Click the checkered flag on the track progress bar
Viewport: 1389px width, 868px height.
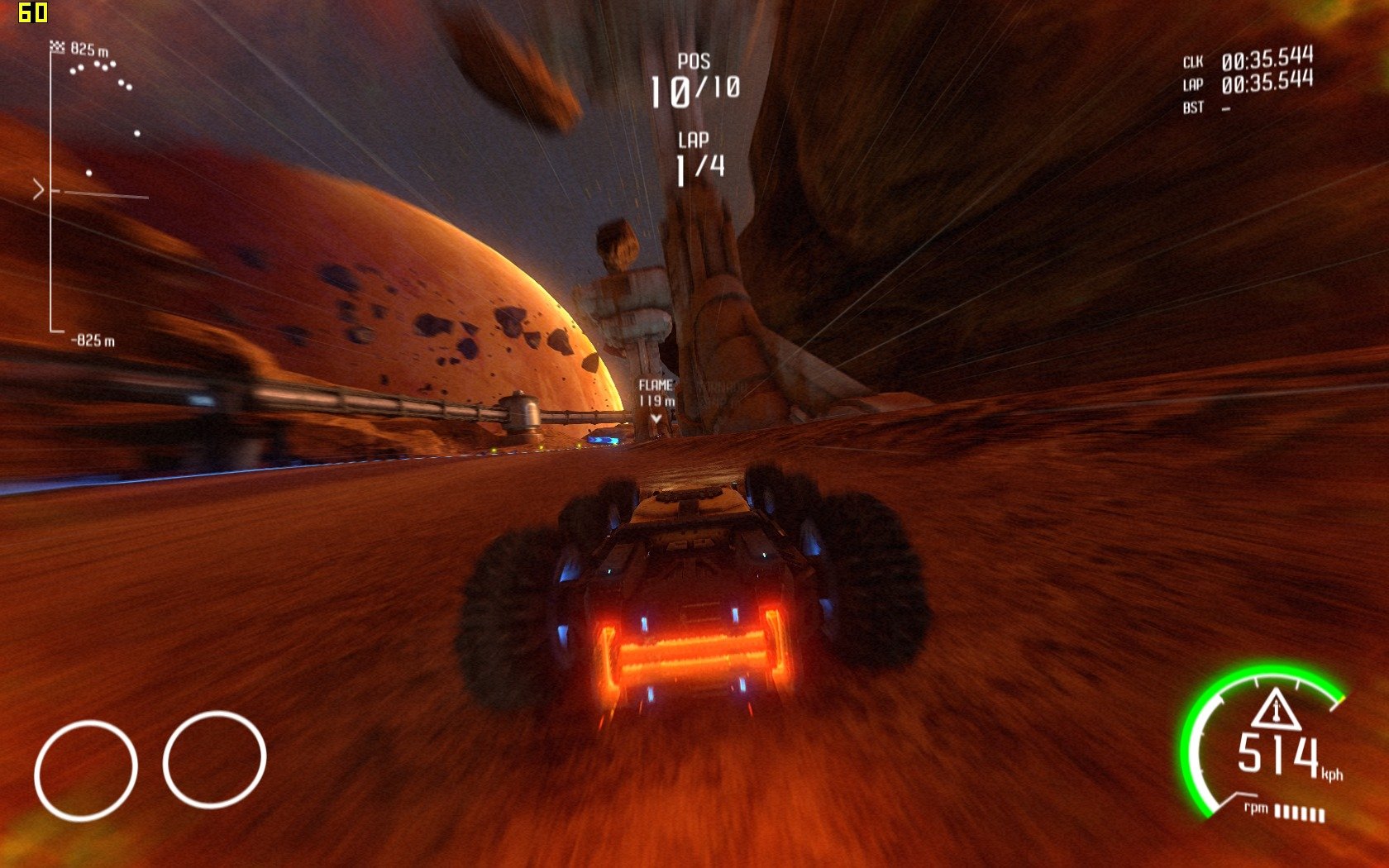(x=57, y=47)
